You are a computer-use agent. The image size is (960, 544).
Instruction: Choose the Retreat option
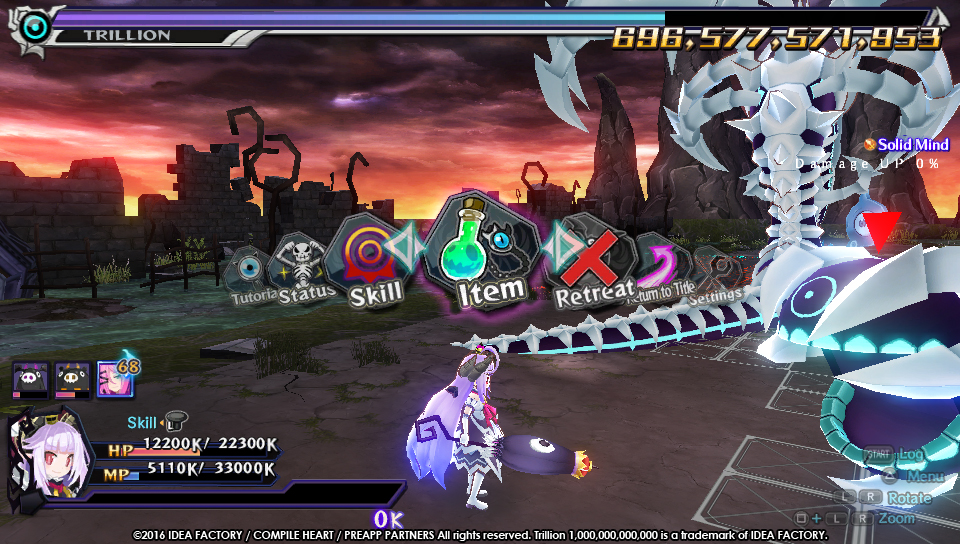[x=595, y=264]
